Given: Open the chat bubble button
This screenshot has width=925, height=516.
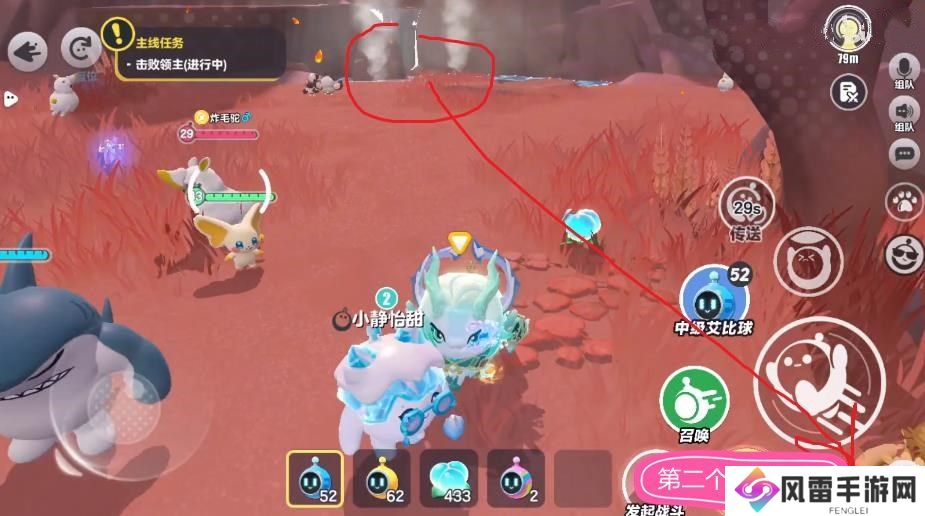Looking at the screenshot, I should (x=905, y=154).
